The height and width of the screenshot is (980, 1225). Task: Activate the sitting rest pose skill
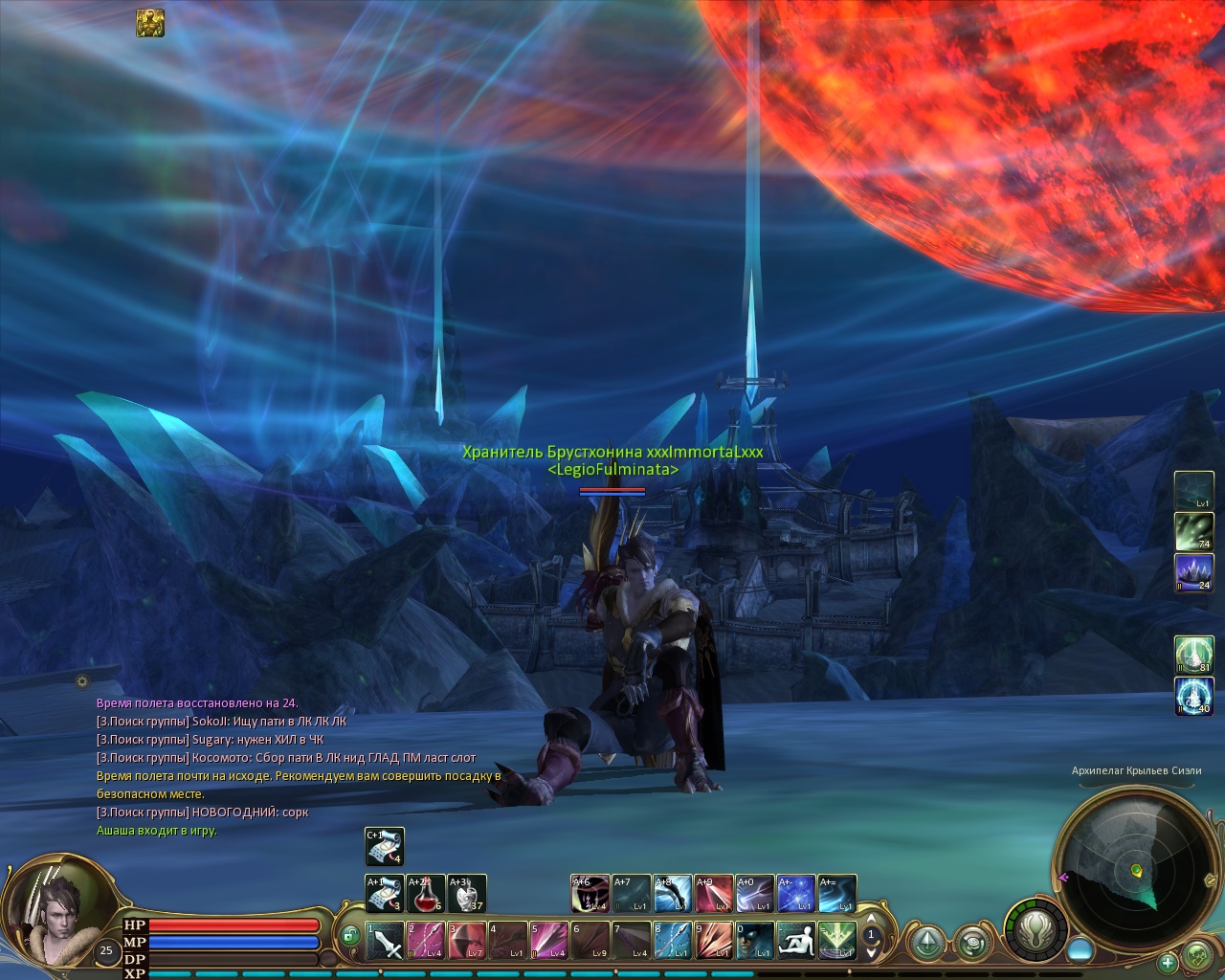pyautogui.click(x=796, y=941)
